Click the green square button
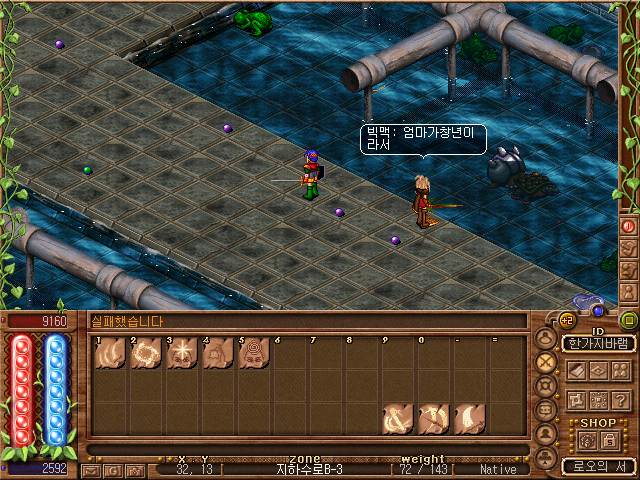 click(x=628, y=321)
